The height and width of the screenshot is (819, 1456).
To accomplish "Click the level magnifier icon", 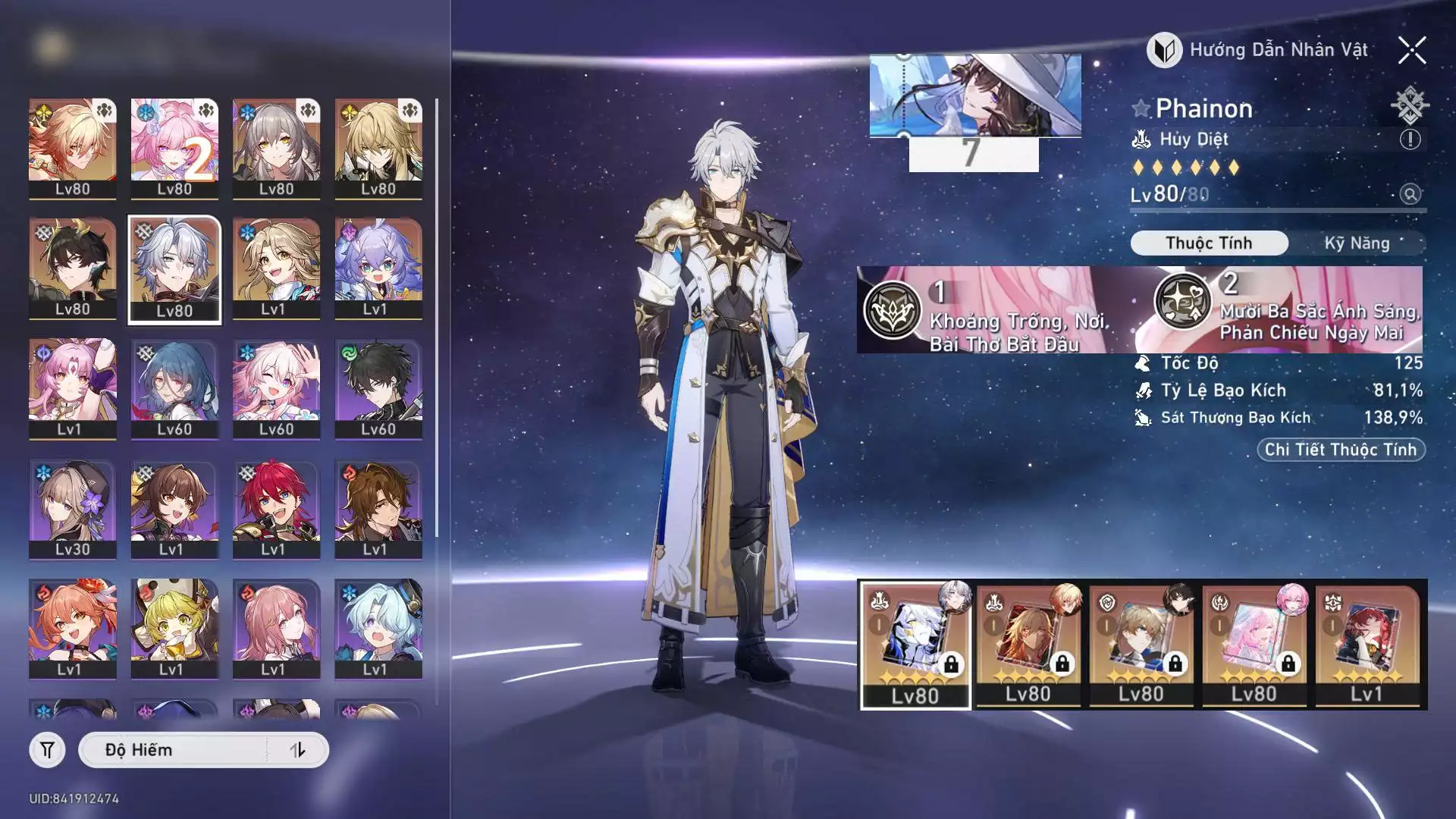I will (1410, 194).
